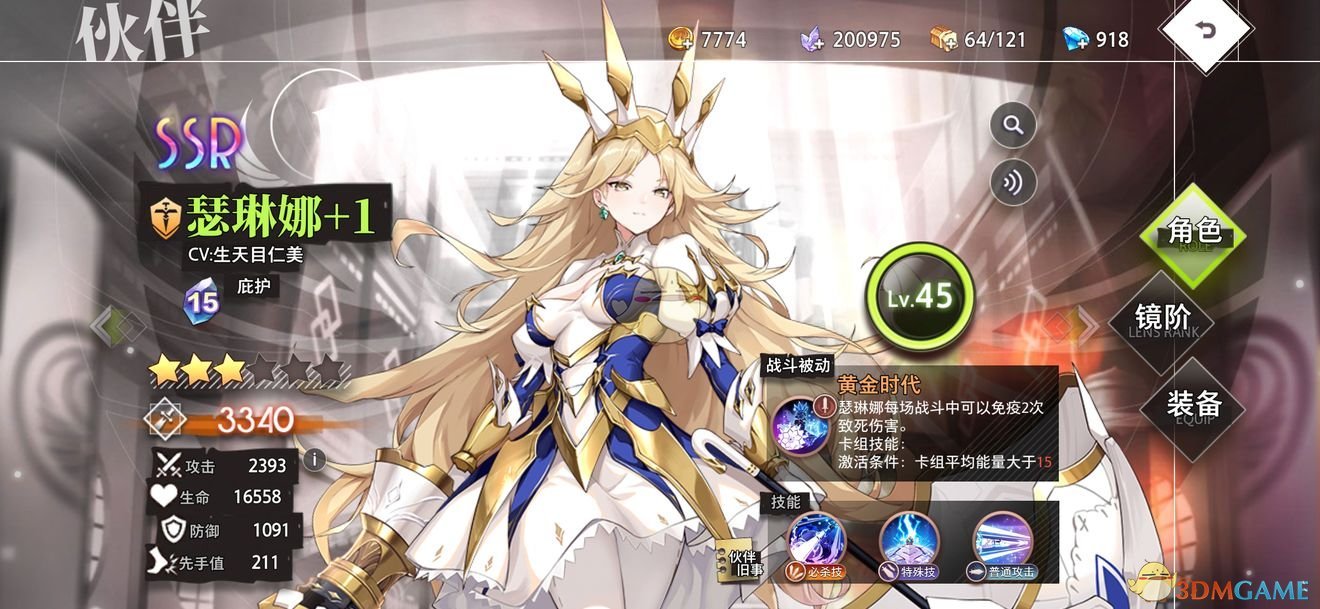Open the 镜阶 Lens Rank tab
Screen dimensions: 1320x609
[x=1162, y=319]
